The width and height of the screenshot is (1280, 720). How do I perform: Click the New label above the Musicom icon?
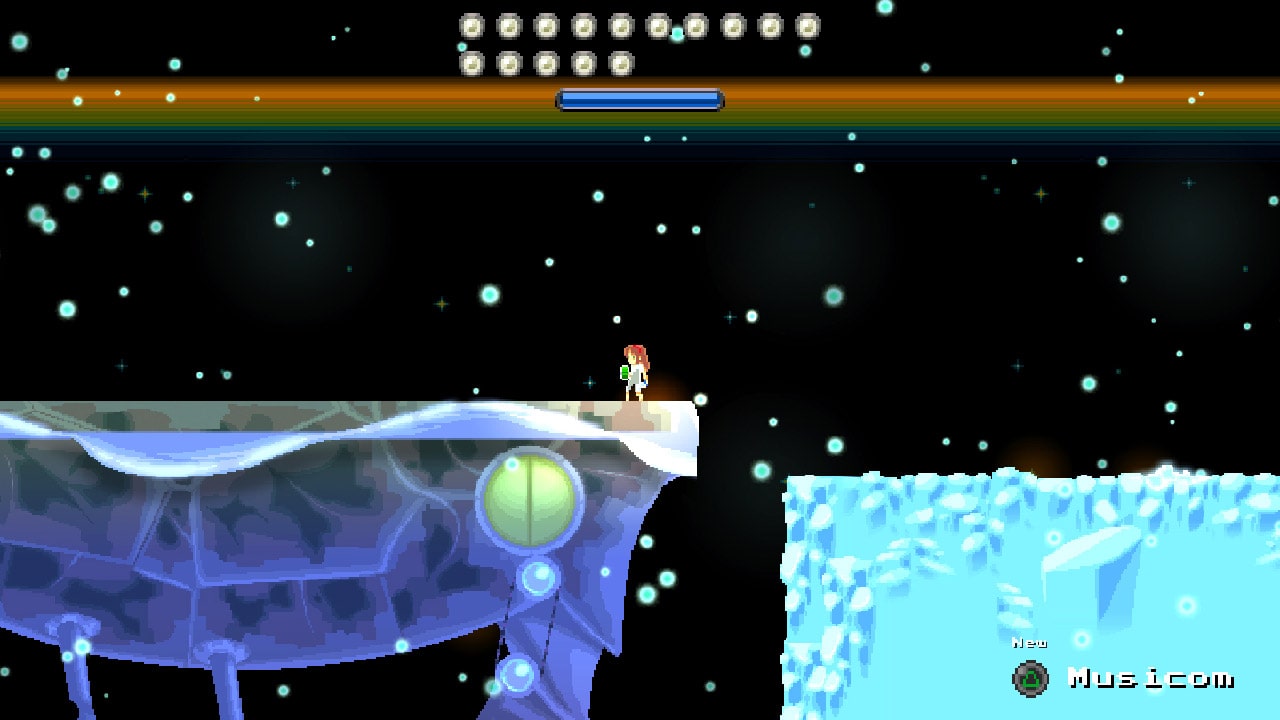1030,643
